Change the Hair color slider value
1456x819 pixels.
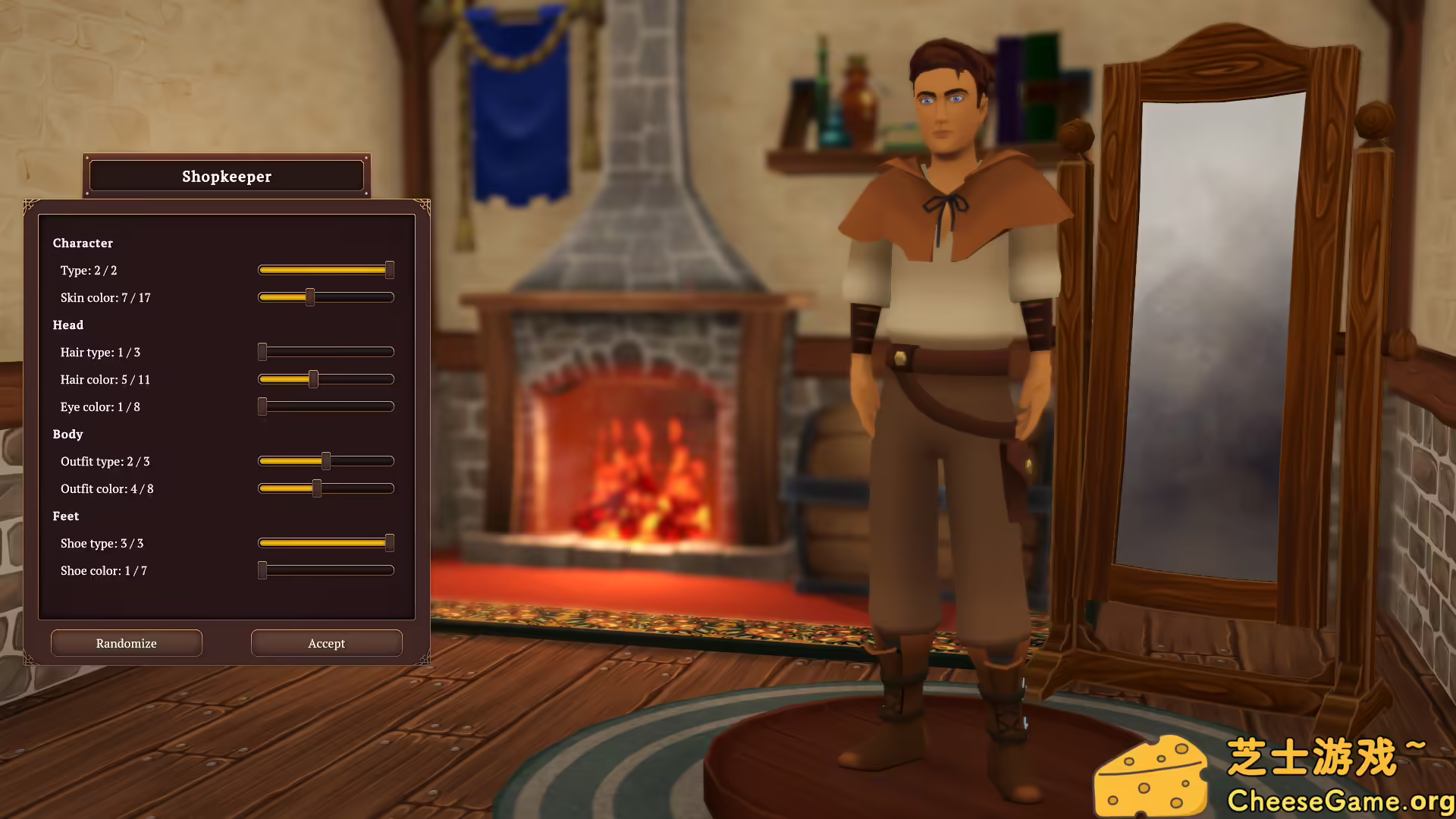tap(314, 379)
